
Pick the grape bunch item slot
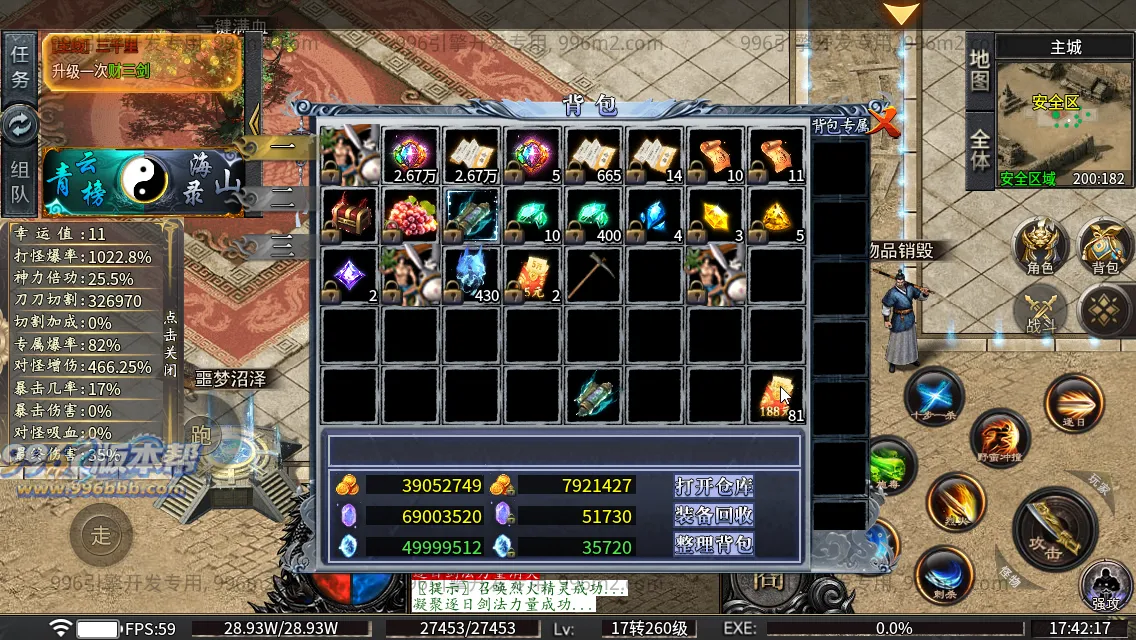[x=410, y=214]
